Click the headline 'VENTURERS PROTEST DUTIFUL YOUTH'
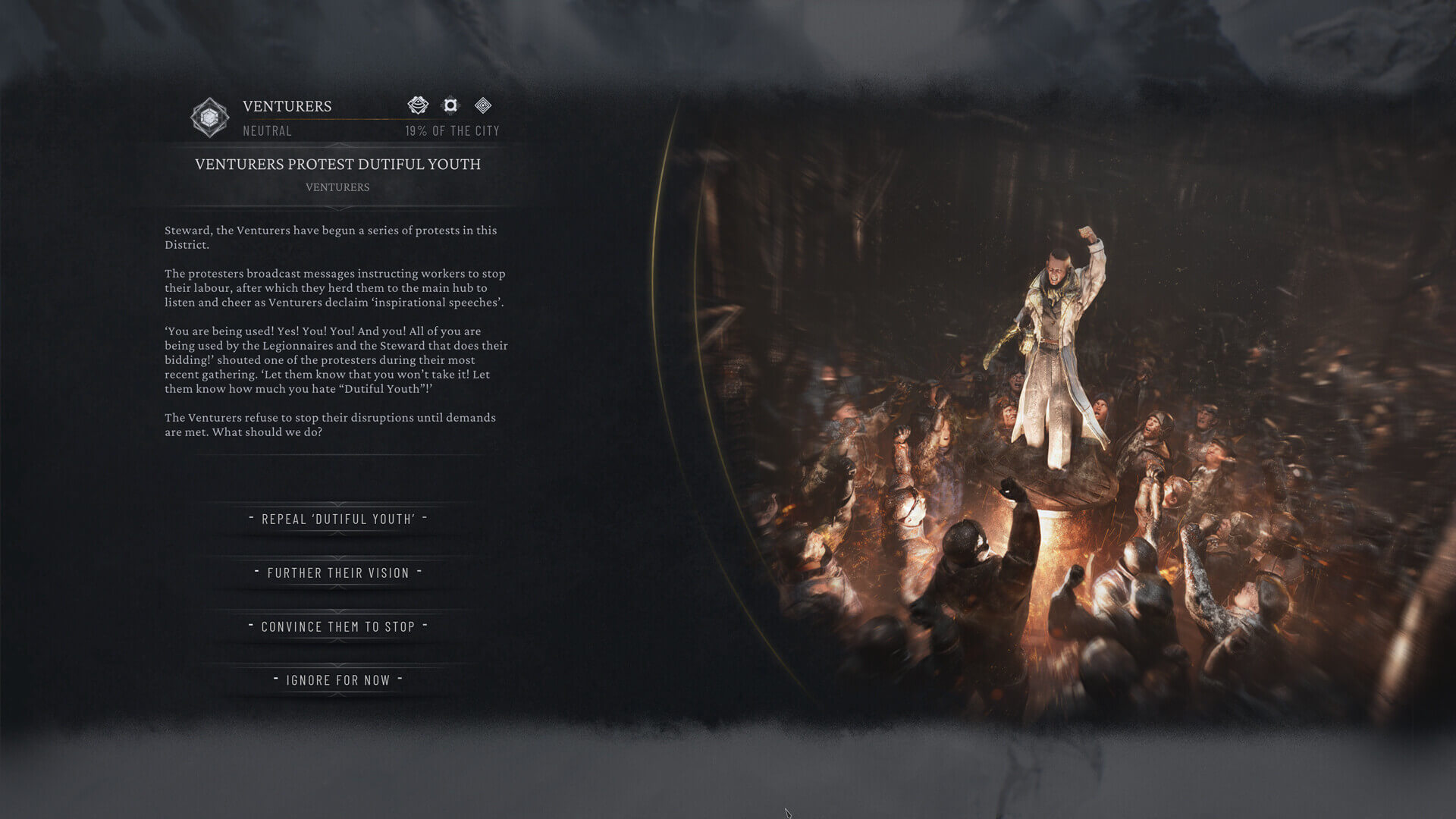The width and height of the screenshot is (1456, 819). click(x=338, y=164)
